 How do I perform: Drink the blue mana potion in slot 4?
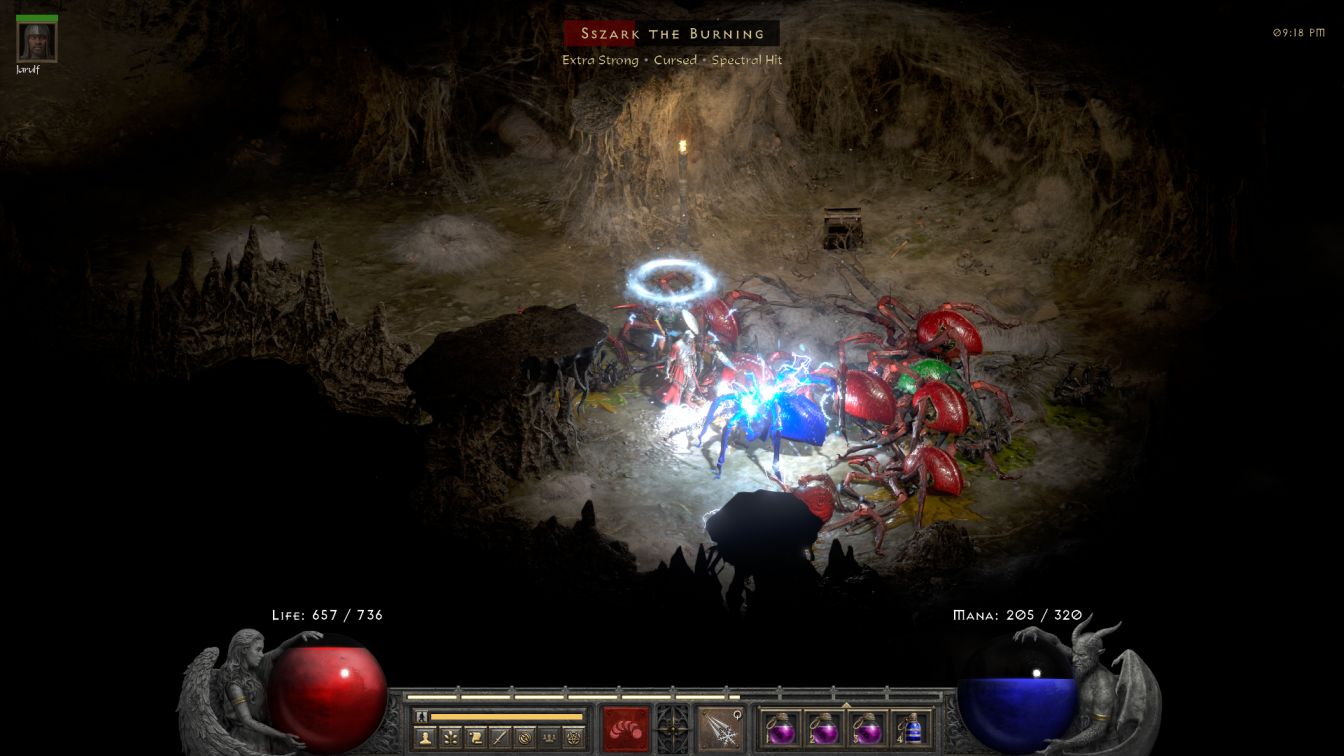pos(911,729)
